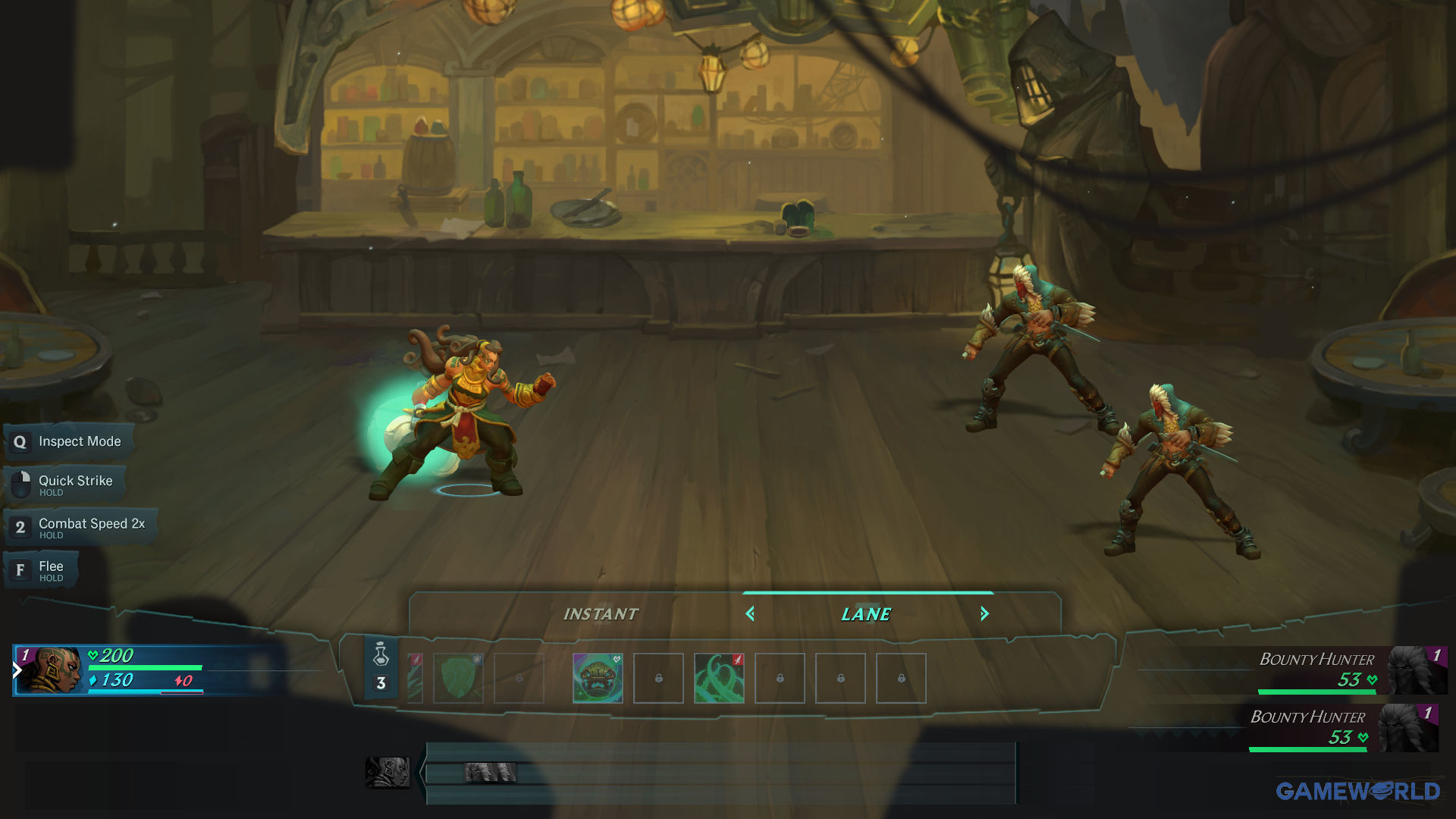
Task: Cast the green tentacle attack ability
Action: [719, 678]
